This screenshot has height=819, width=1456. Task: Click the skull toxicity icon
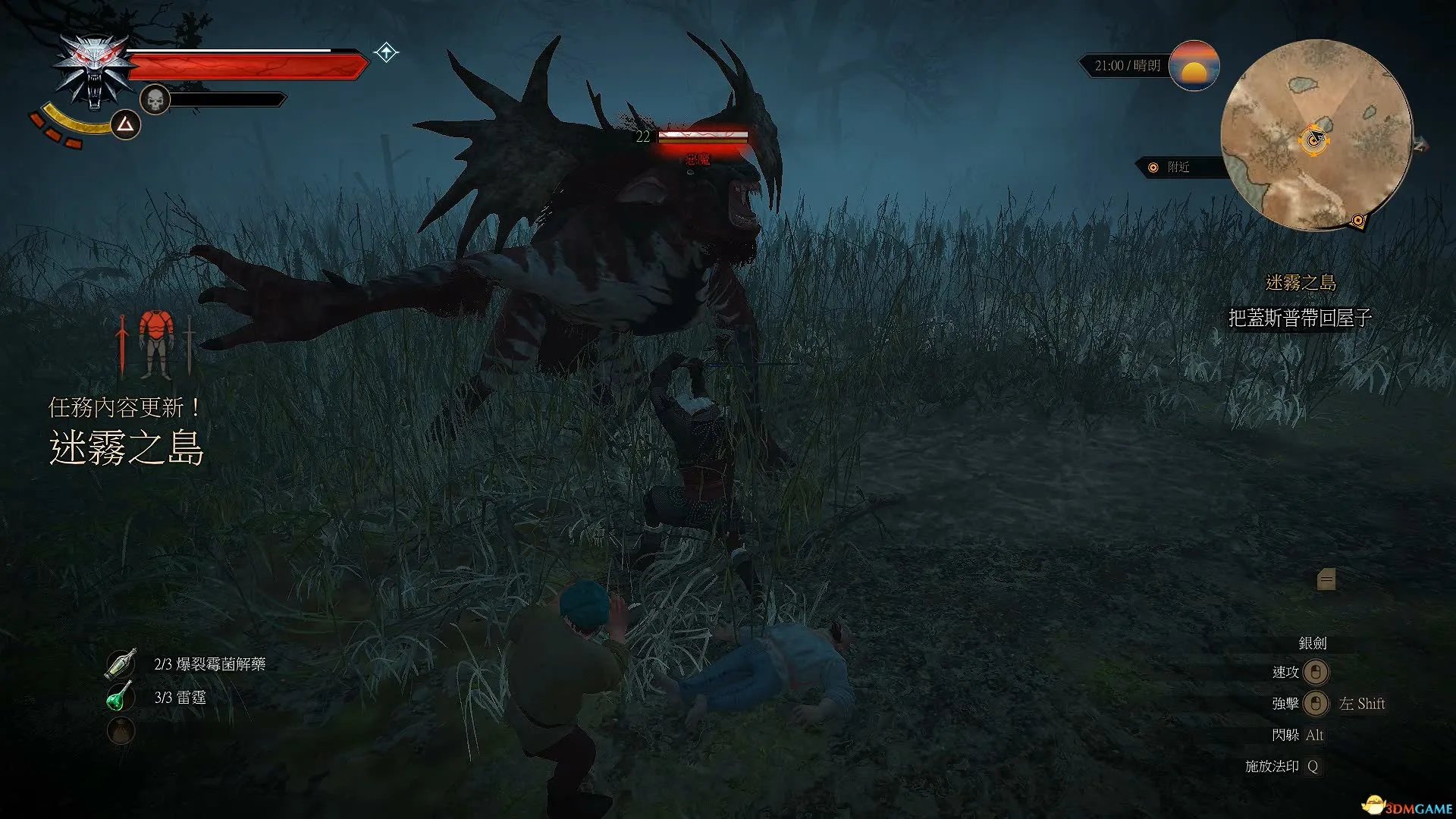[155, 99]
